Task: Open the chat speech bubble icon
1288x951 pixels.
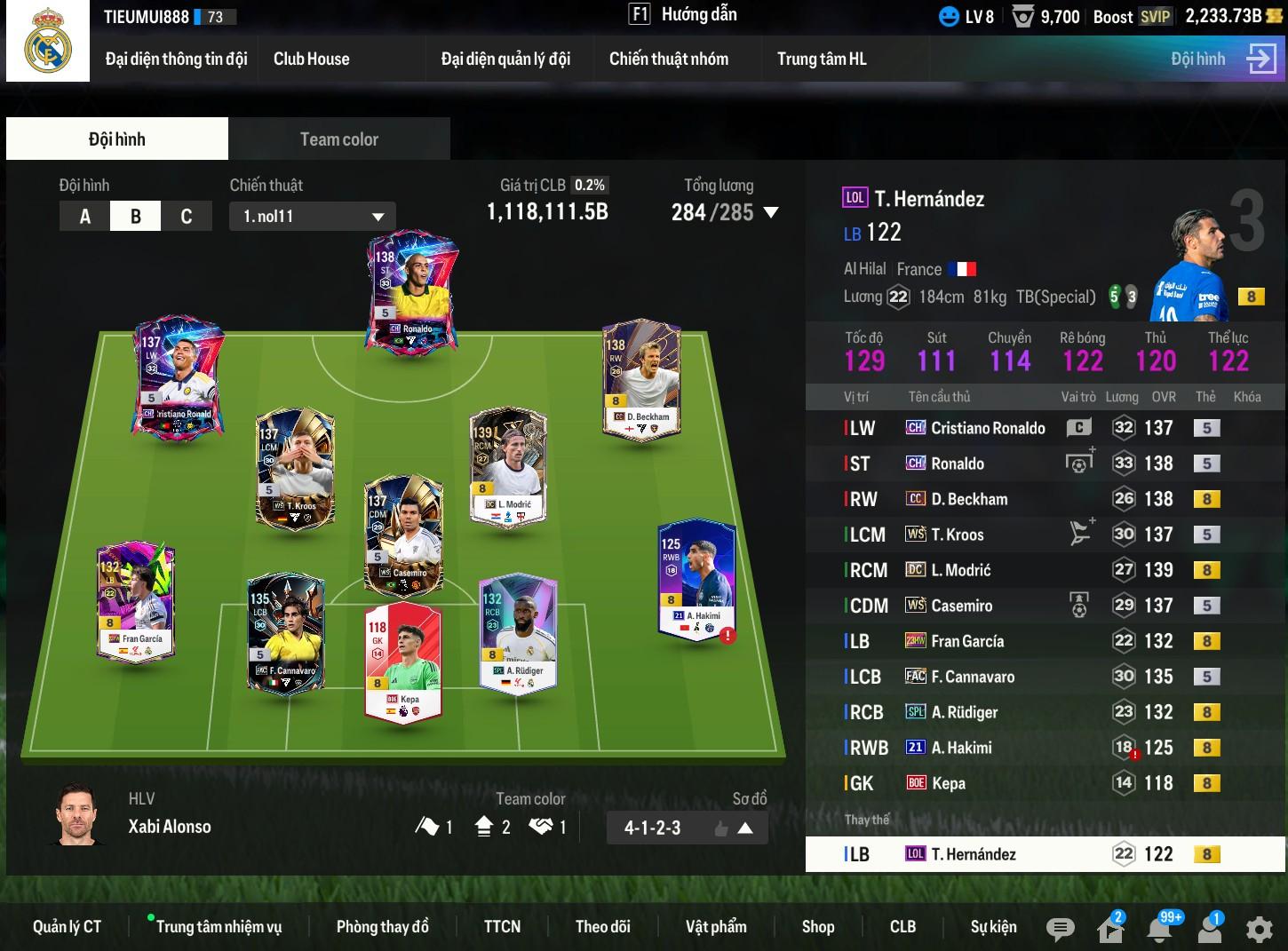Action: [1060, 929]
